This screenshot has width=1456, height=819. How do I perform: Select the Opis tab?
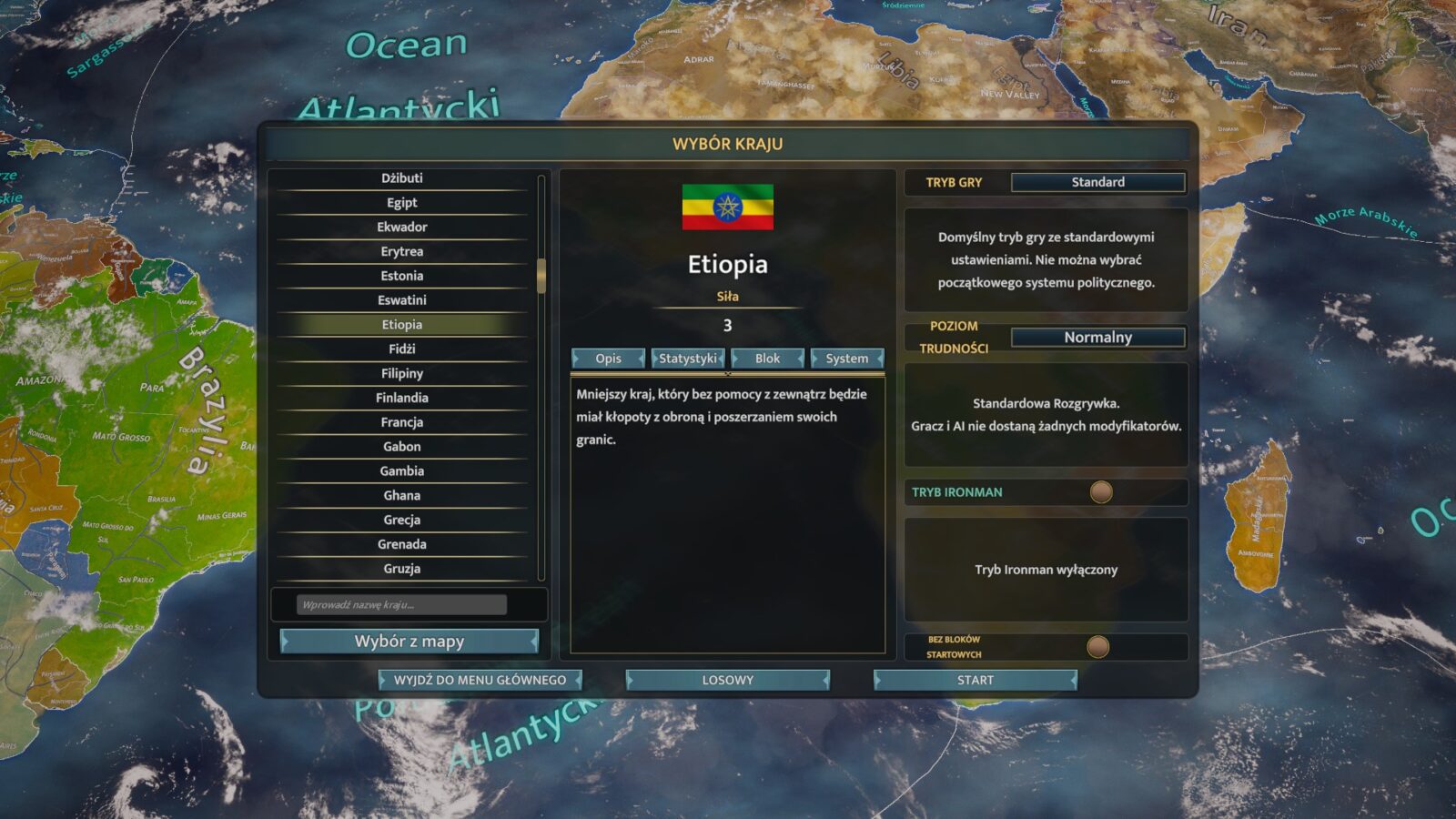(x=608, y=359)
